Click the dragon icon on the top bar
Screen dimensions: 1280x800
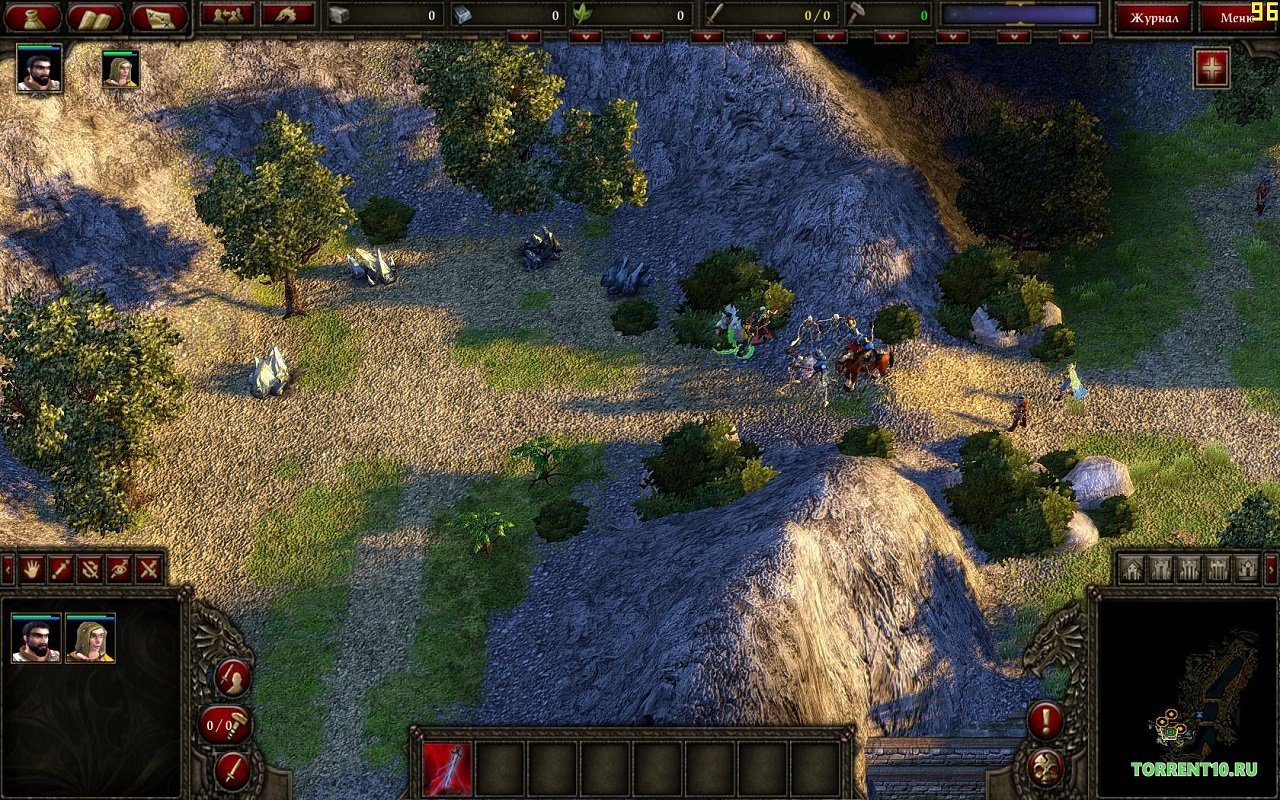(285, 16)
